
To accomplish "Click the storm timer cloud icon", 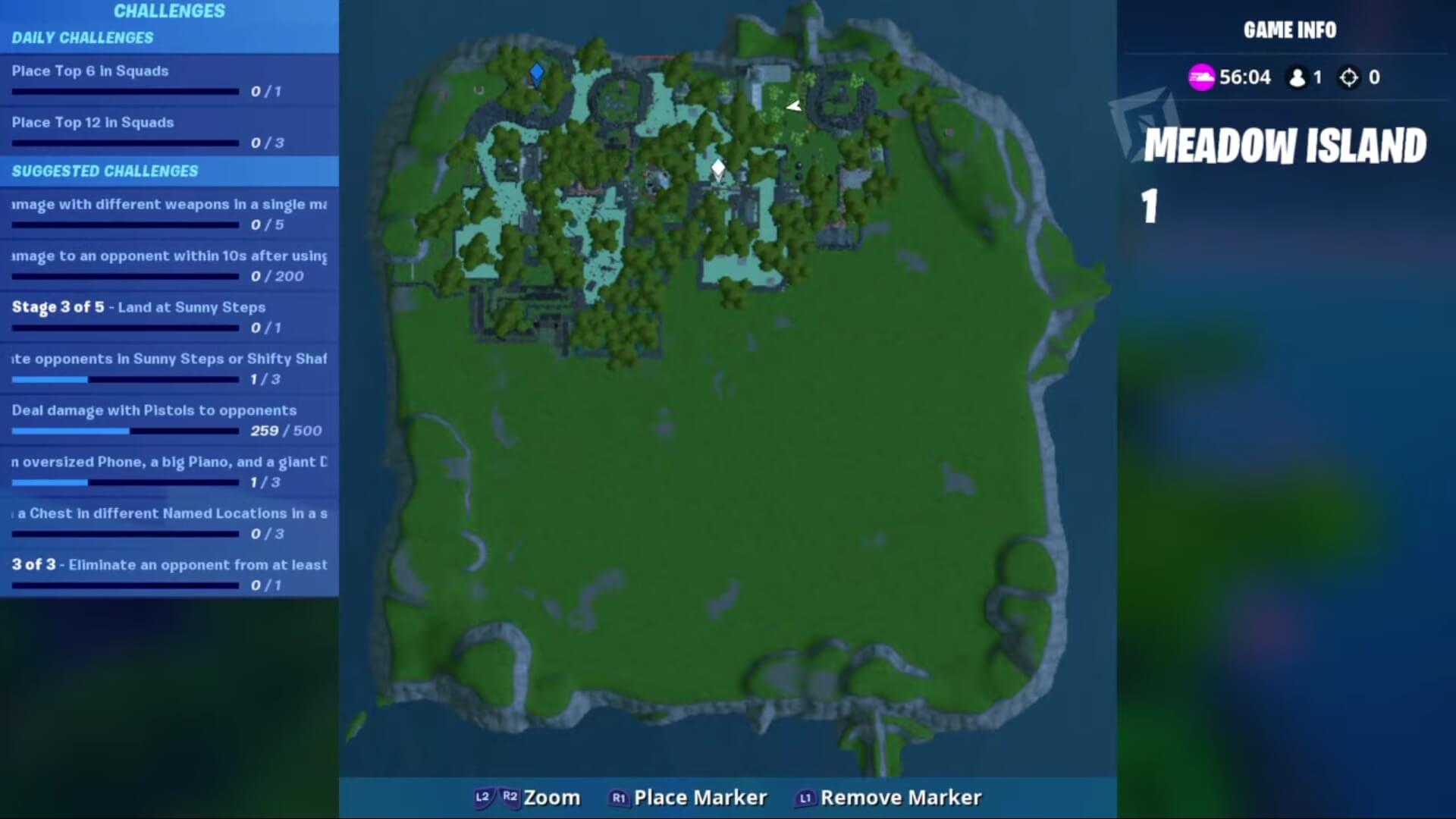I will click(1200, 76).
